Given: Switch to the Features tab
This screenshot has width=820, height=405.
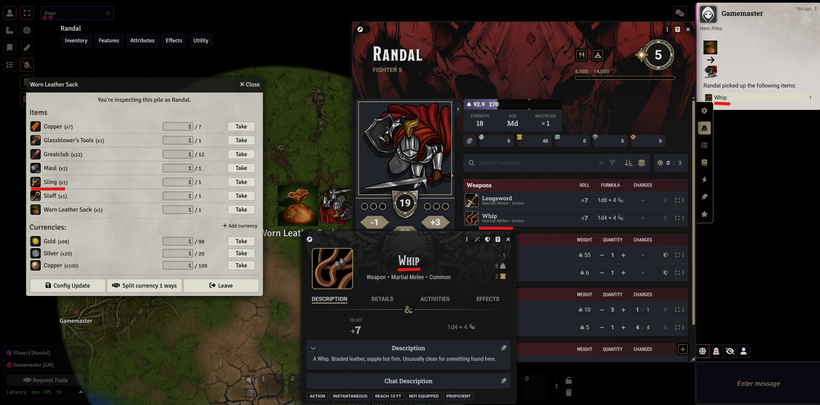Looking at the screenshot, I should click(109, 41).
